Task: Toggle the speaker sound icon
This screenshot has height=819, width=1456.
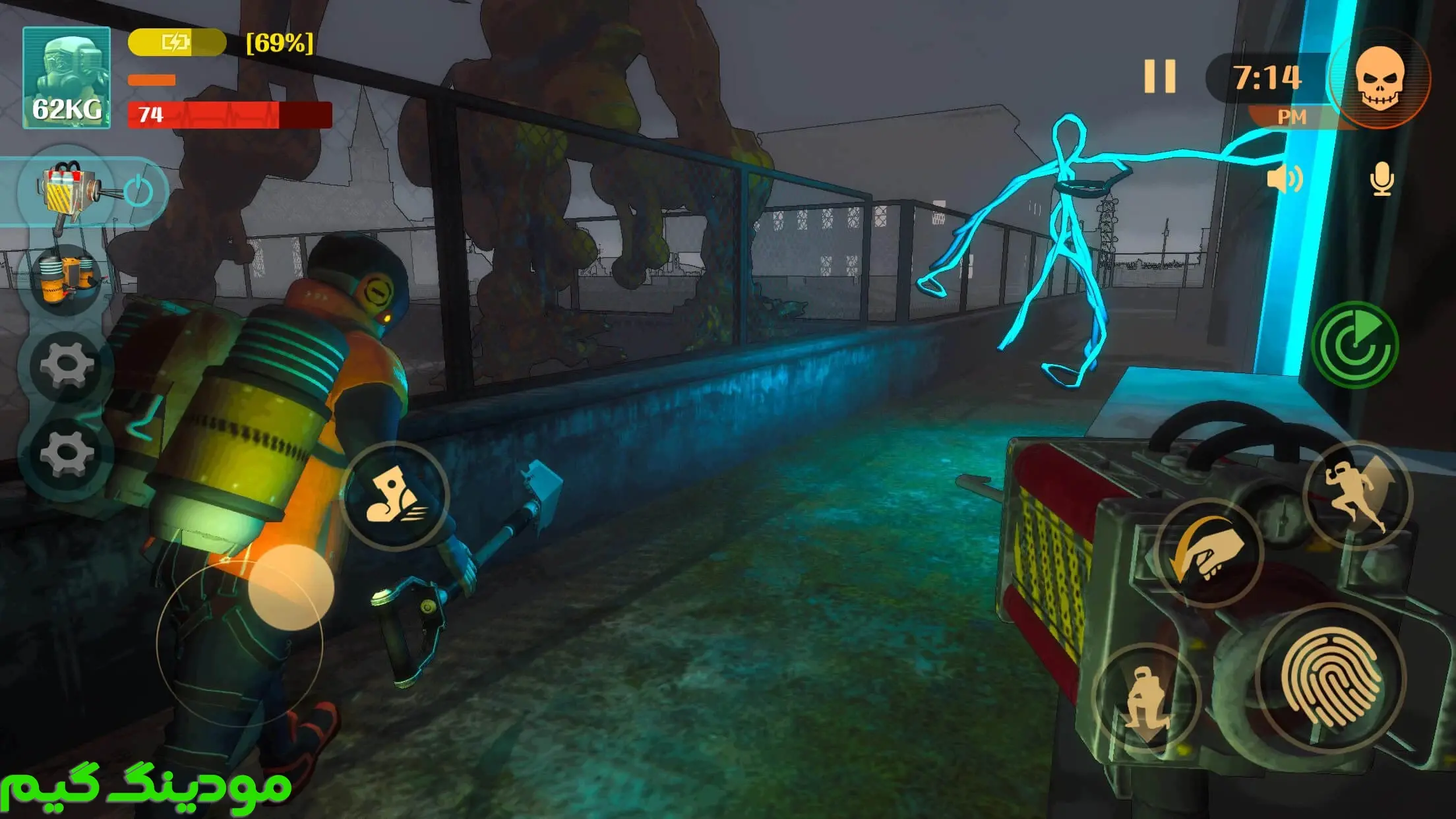Action: click(1284, 179)
